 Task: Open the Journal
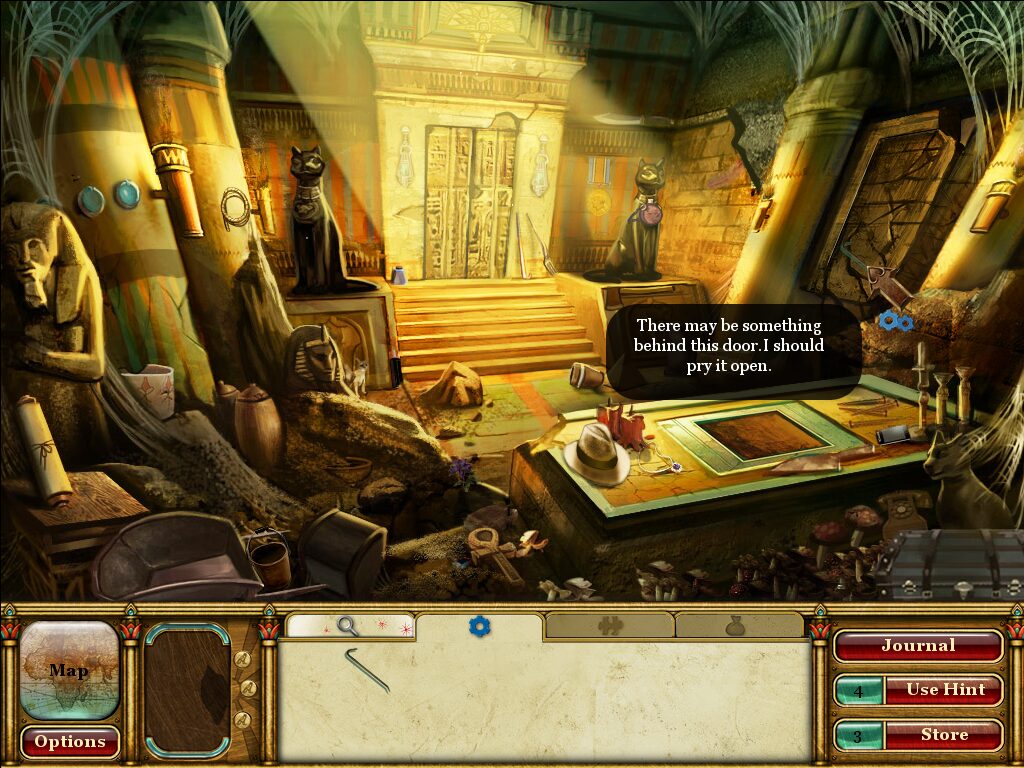(917, 646)
